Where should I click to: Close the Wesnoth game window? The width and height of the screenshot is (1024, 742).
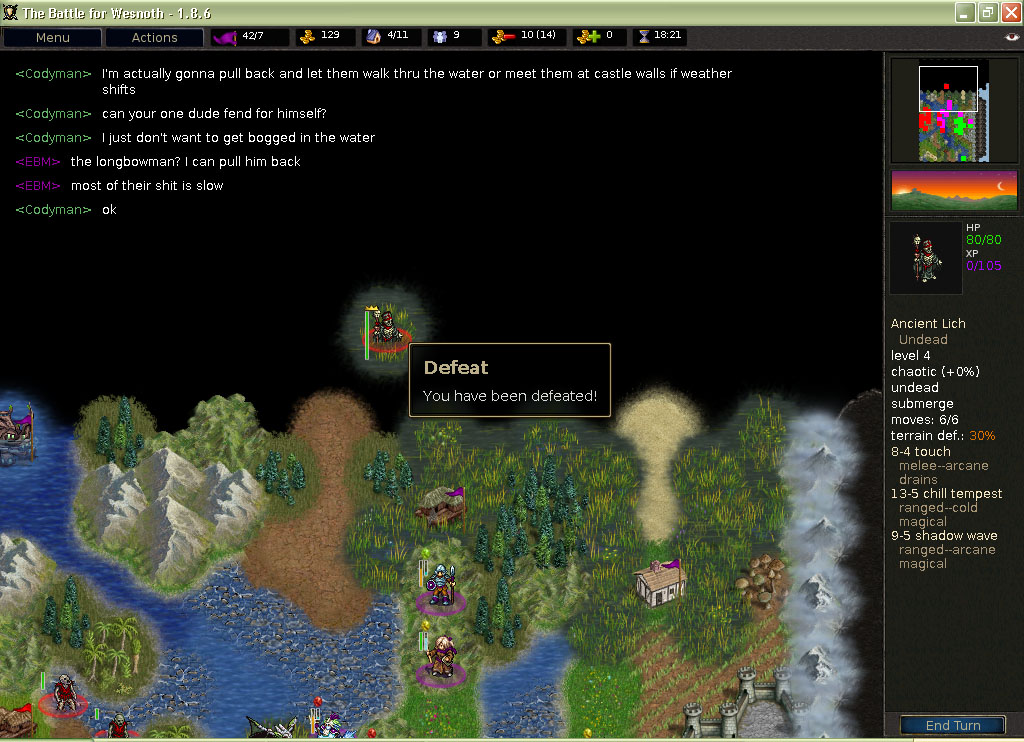pyautogui.click(x=1009, y=12)
